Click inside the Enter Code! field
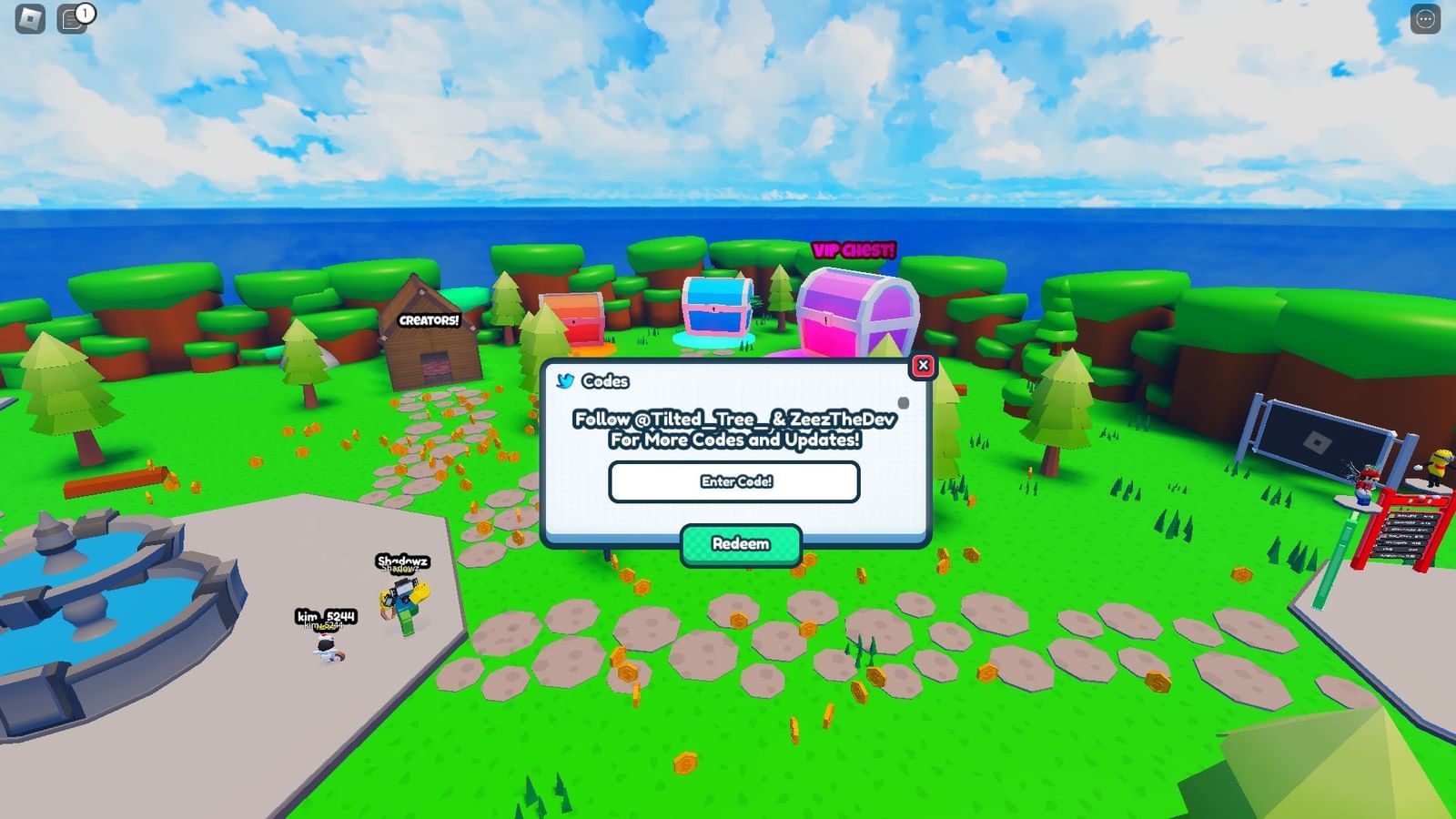Screen dimensions: 1456x819 (x=737, y=481)
